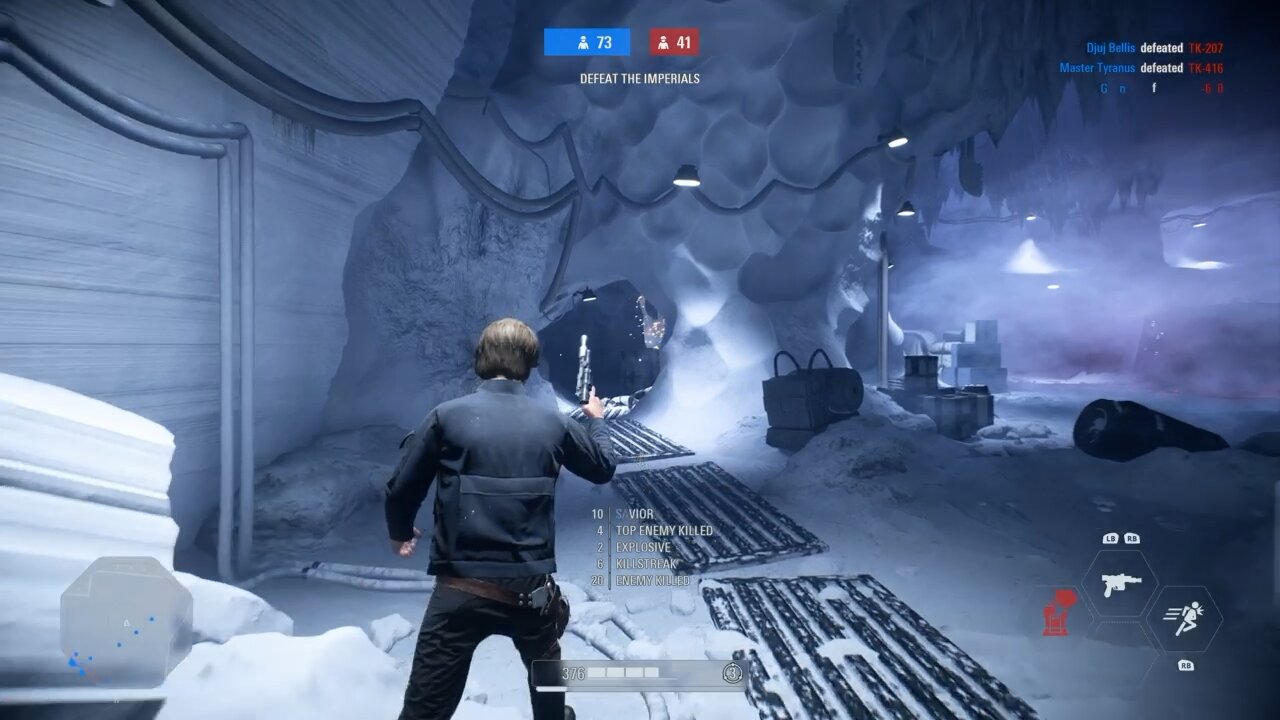1280x720 pixels.
Task: Activate the blaster pistol ability hexagon
Action: [1120, 584]
